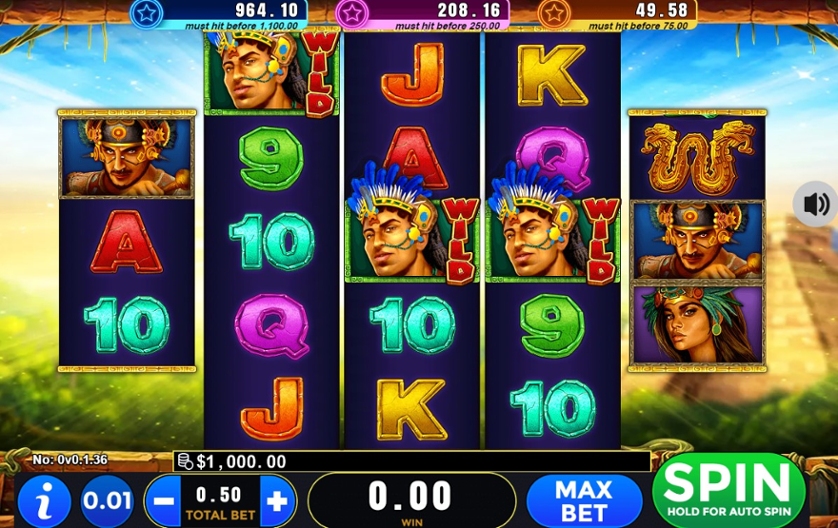Open the info paytable button

point(44,500)
